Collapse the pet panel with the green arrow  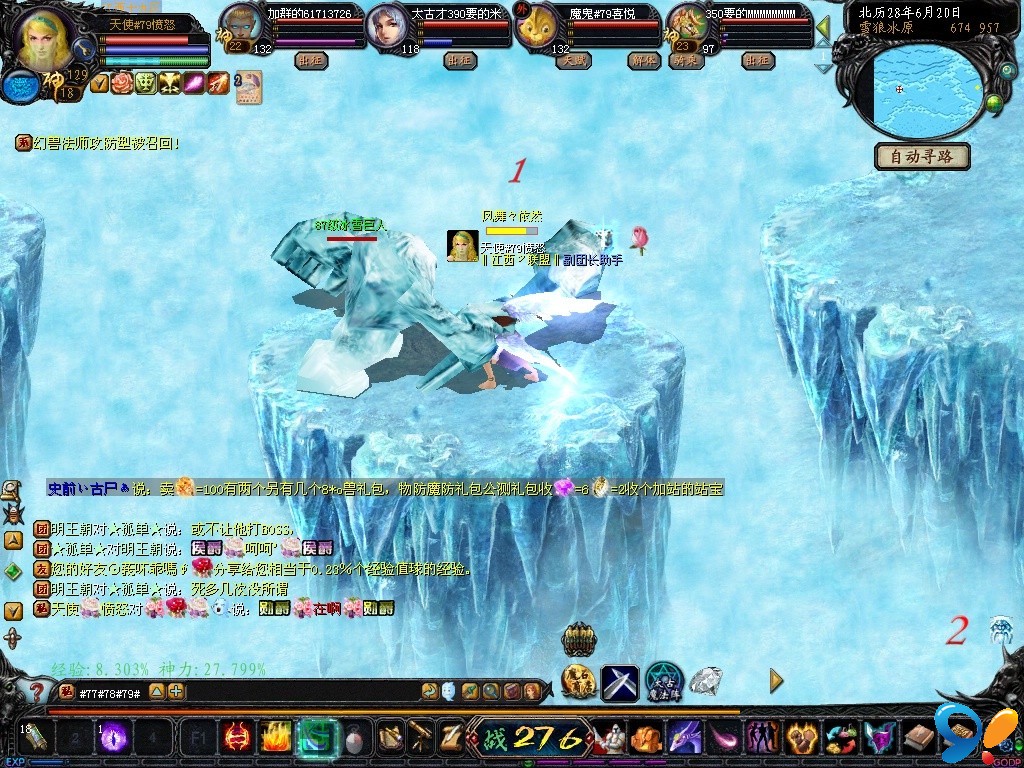[823, 26]
